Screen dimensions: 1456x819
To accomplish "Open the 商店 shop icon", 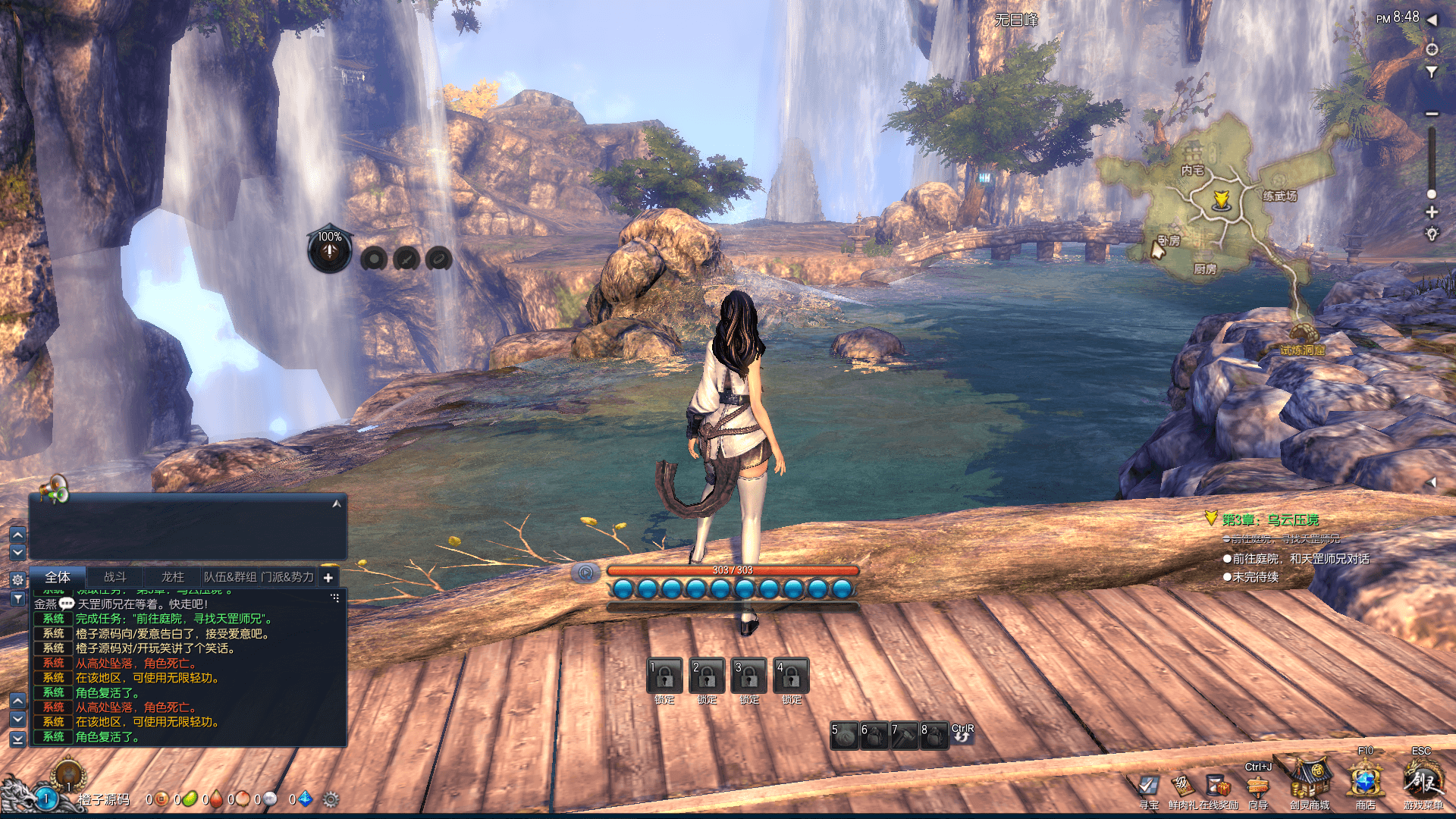I will [1365, 781].
